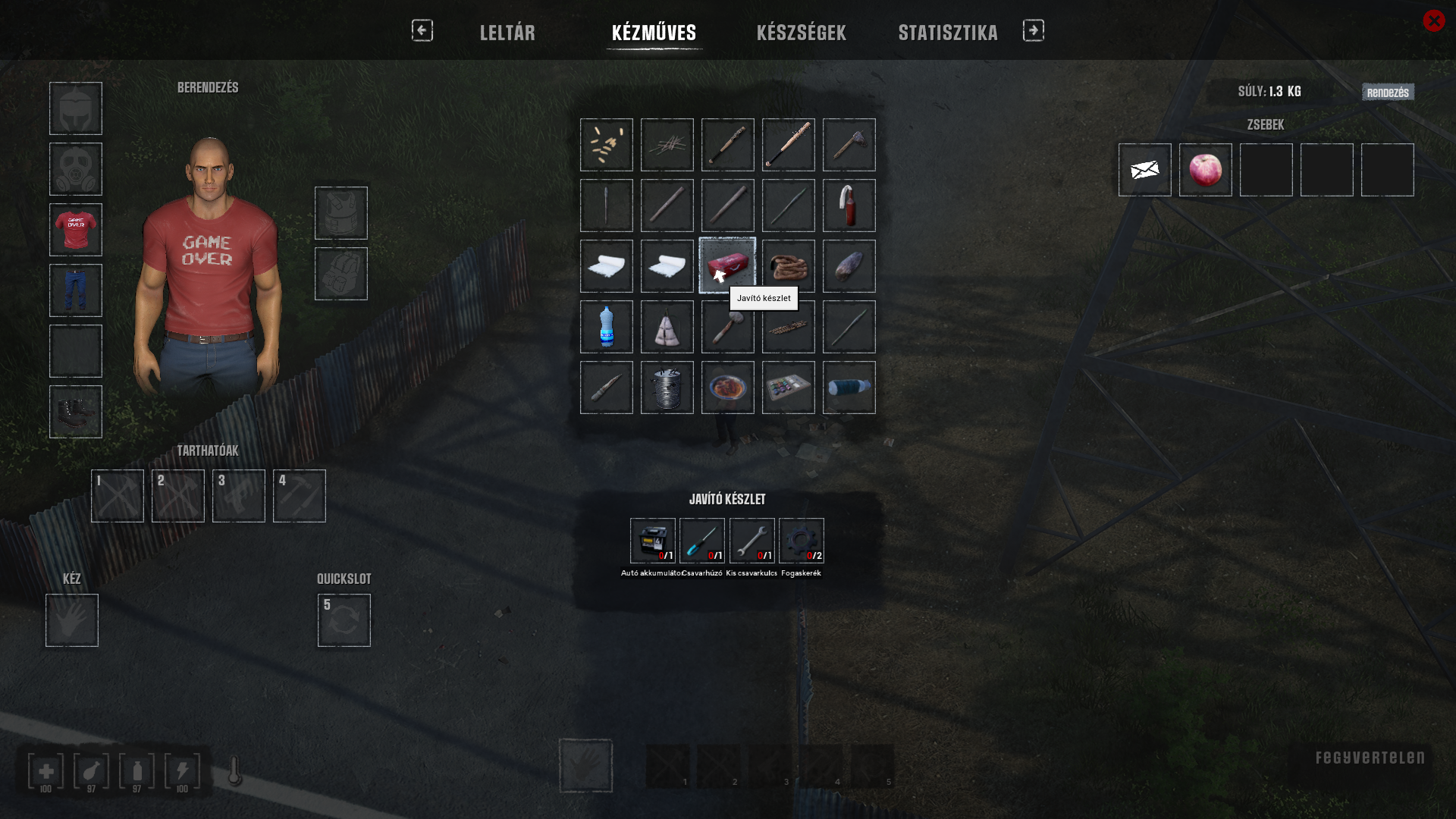Select the black boots equipment slot
1456x819 pixels.
tap(76, 412)
